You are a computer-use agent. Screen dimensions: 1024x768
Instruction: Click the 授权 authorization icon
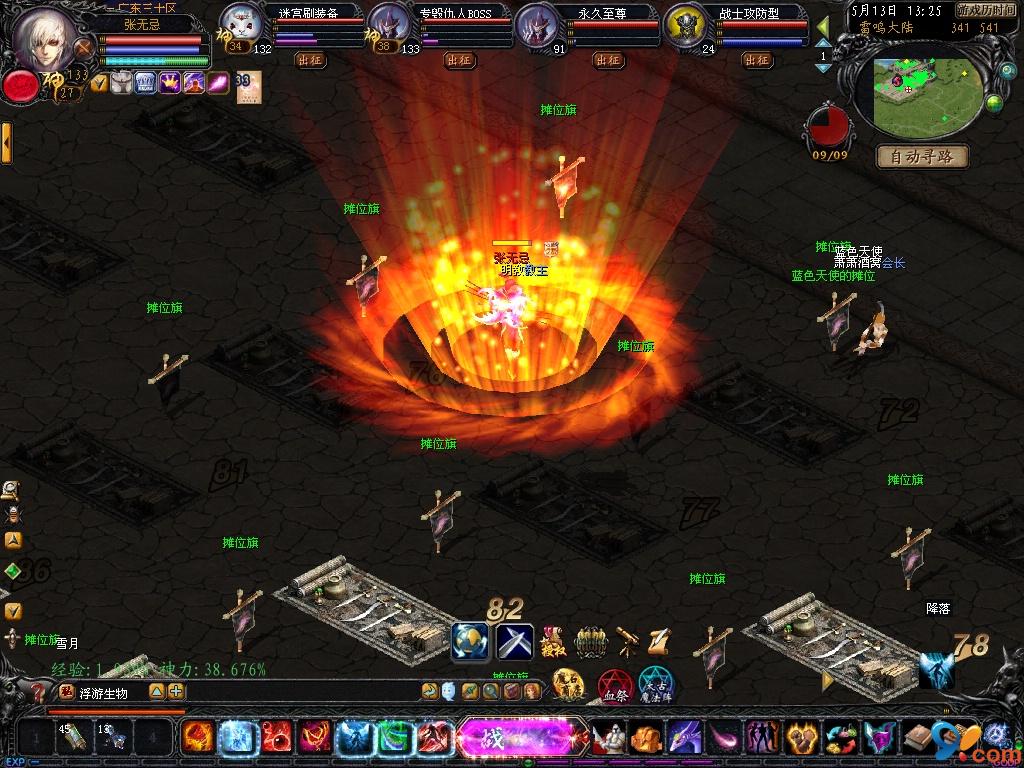(551, 640)
